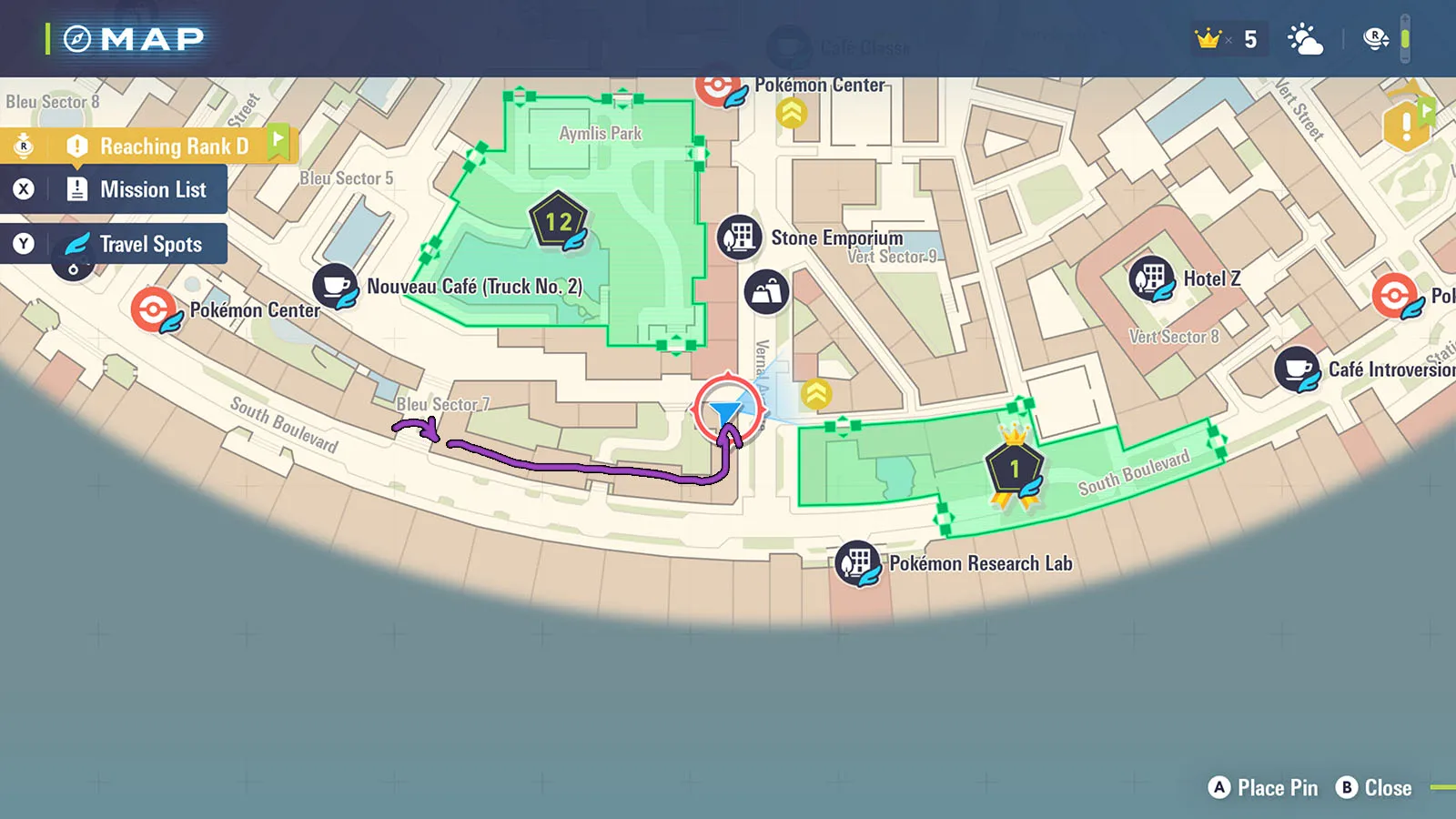Viewport: 1456px width, 819px height.
Task: Select the orange exclamation mission marker
Action: click(x=1405, y=126)
